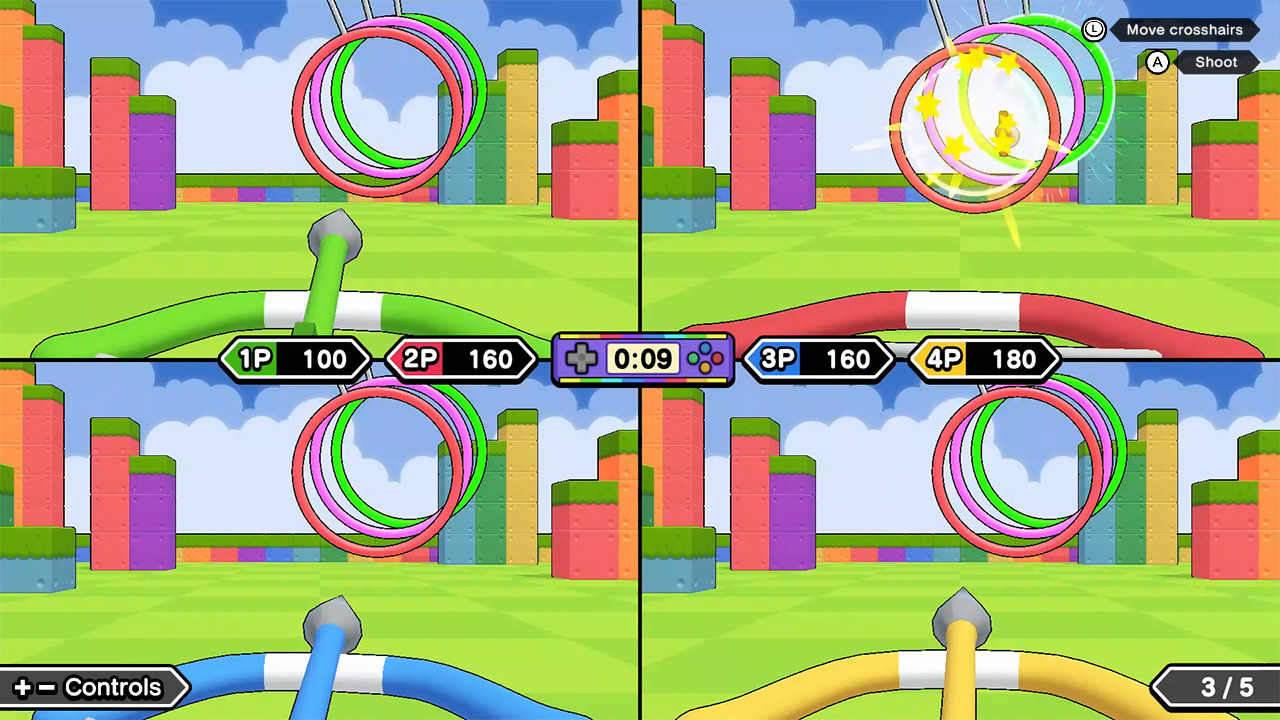The width and height of the screenshot is (1280, 720).
Task: Toggle Player 1's score badge
Action: (295, 359)
